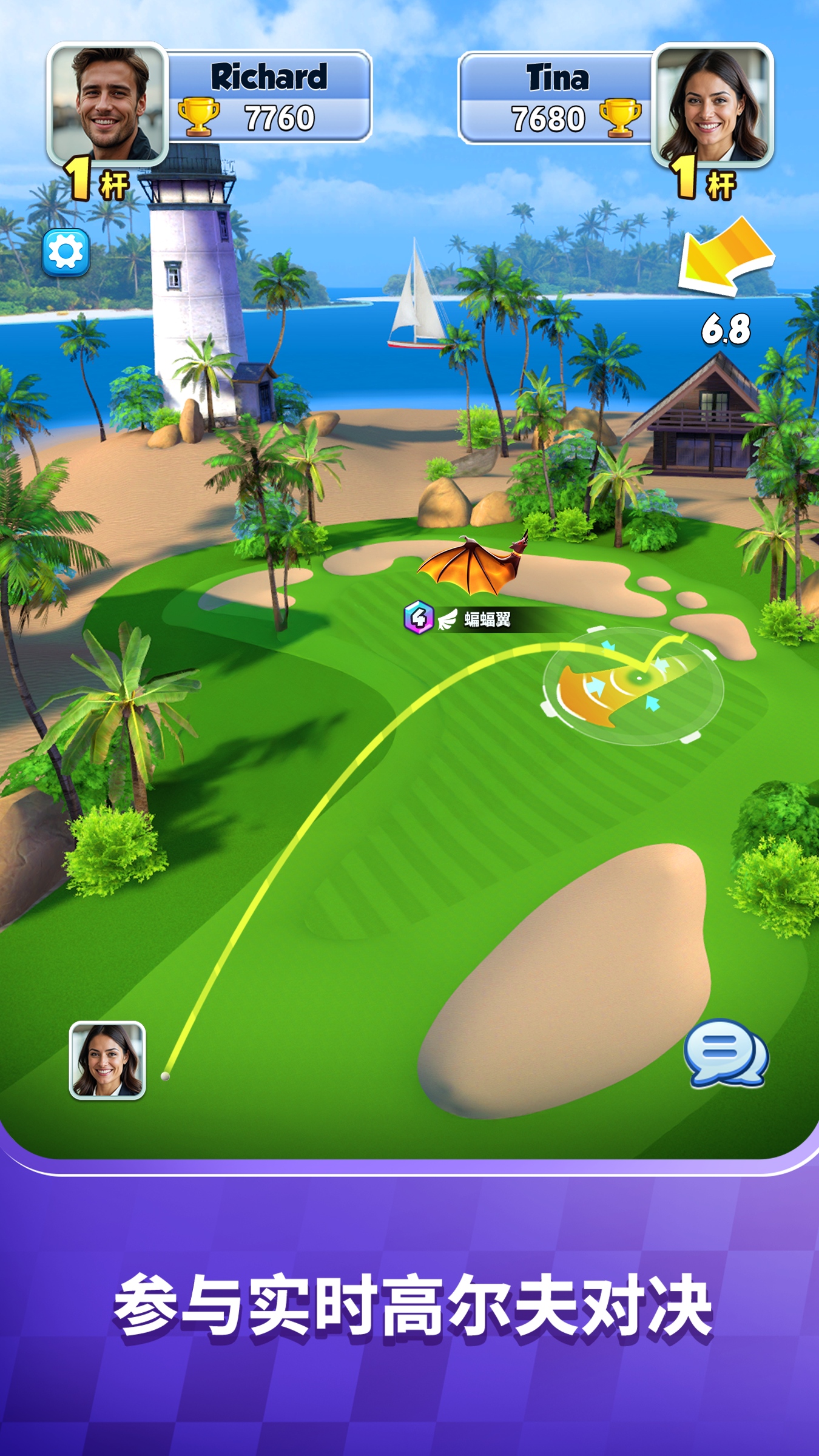819x1456 pixels.
Task: Click the shot landing target ring
Action: pos(633,686)
